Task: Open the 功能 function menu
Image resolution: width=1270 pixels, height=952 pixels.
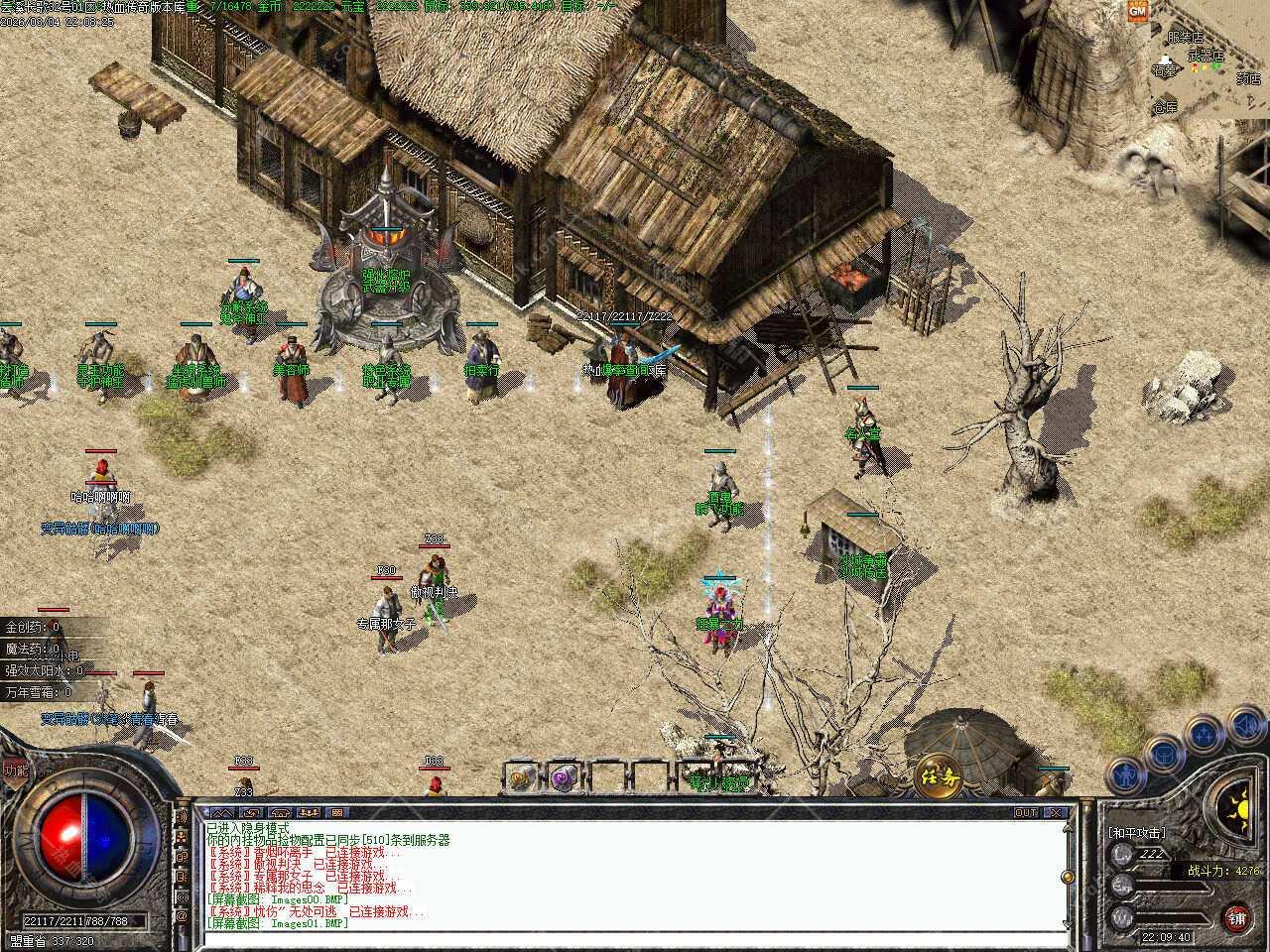Action: click(x=15, y=770)
